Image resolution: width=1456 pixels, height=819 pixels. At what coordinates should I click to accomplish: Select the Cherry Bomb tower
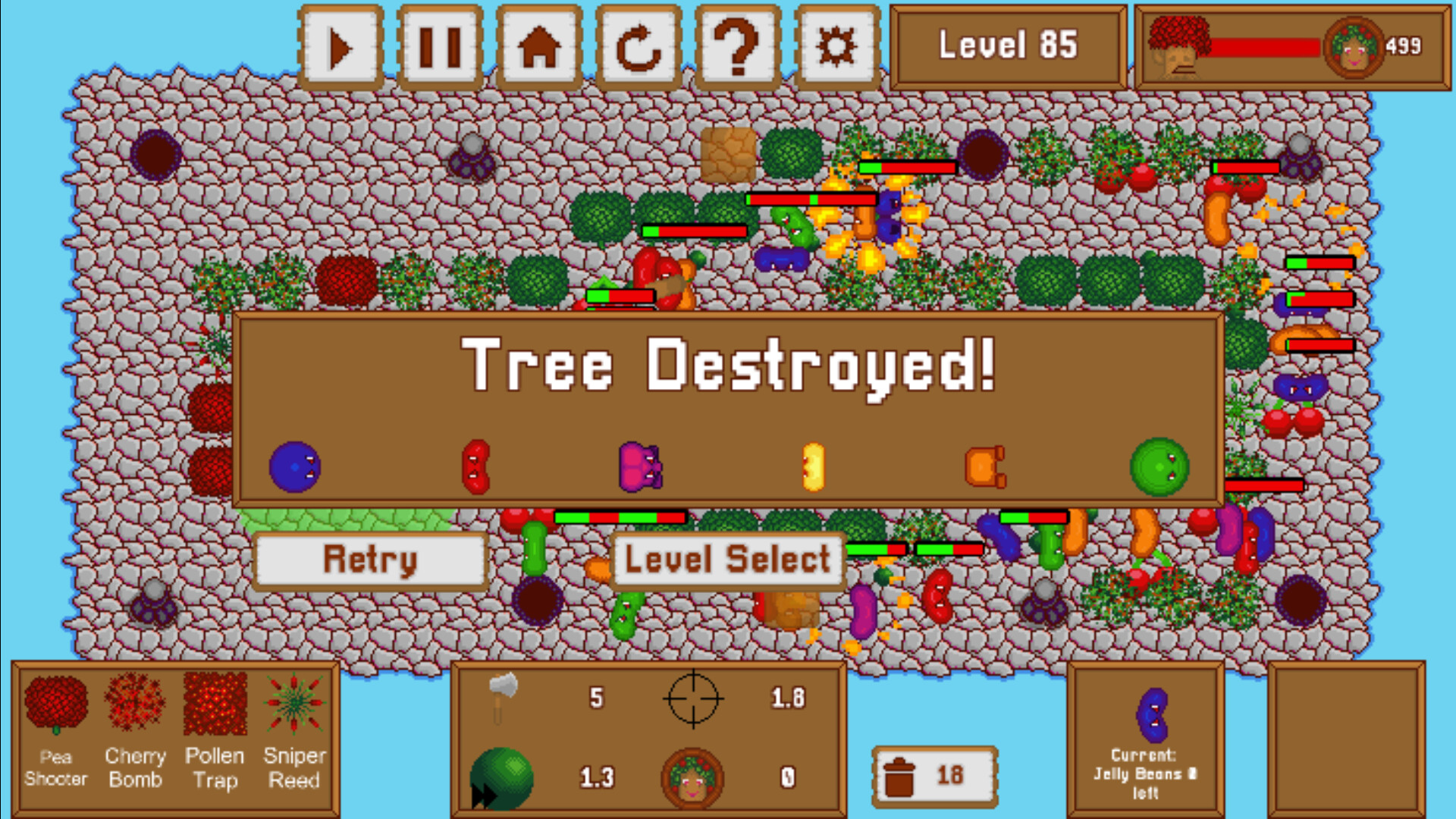[136, 709]
